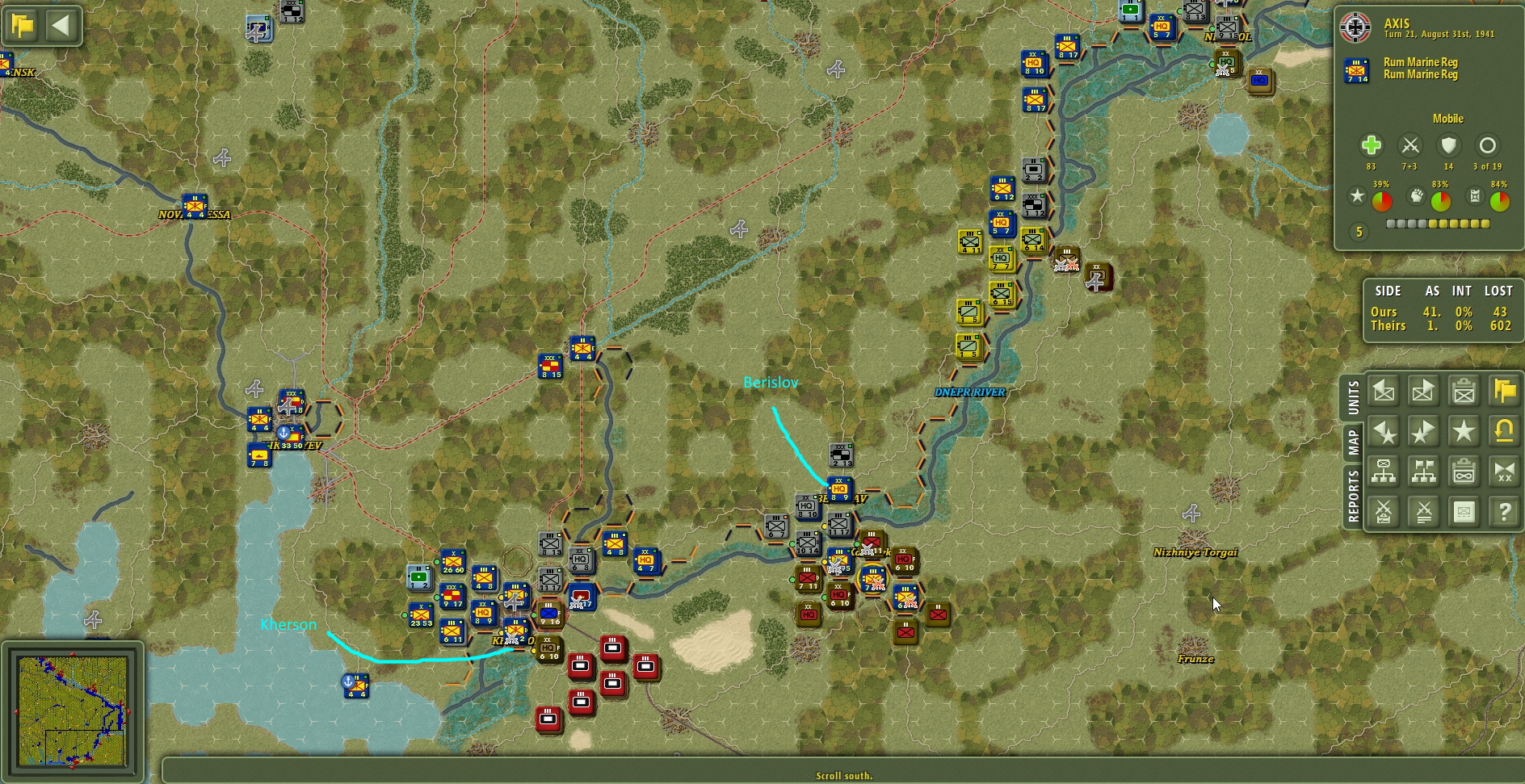Click the yellow Undo move icon
Viewport: 1525px width, 784px height.
click(1504, 432)
